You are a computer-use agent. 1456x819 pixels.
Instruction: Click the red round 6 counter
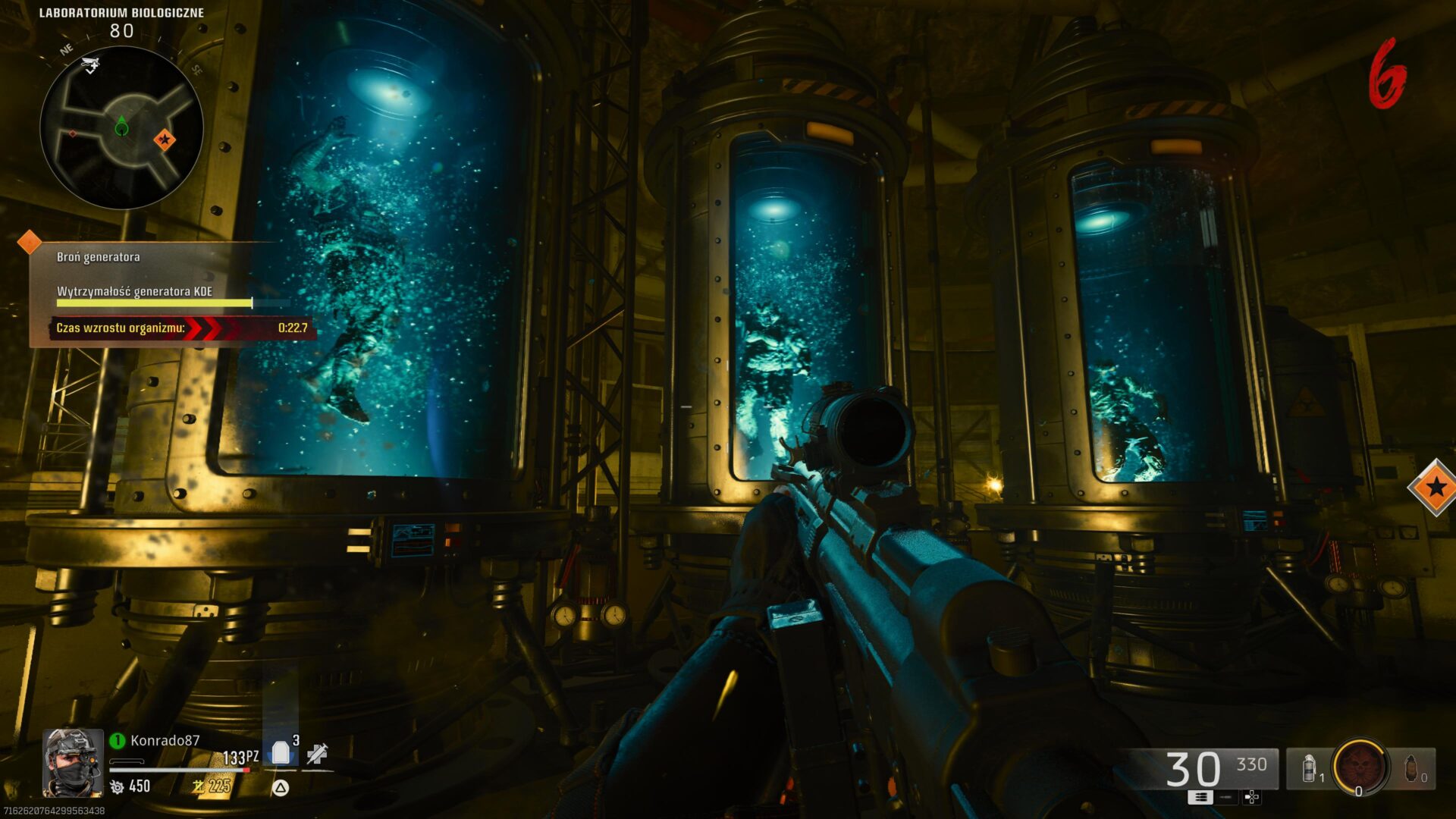tap(1388, 74)
